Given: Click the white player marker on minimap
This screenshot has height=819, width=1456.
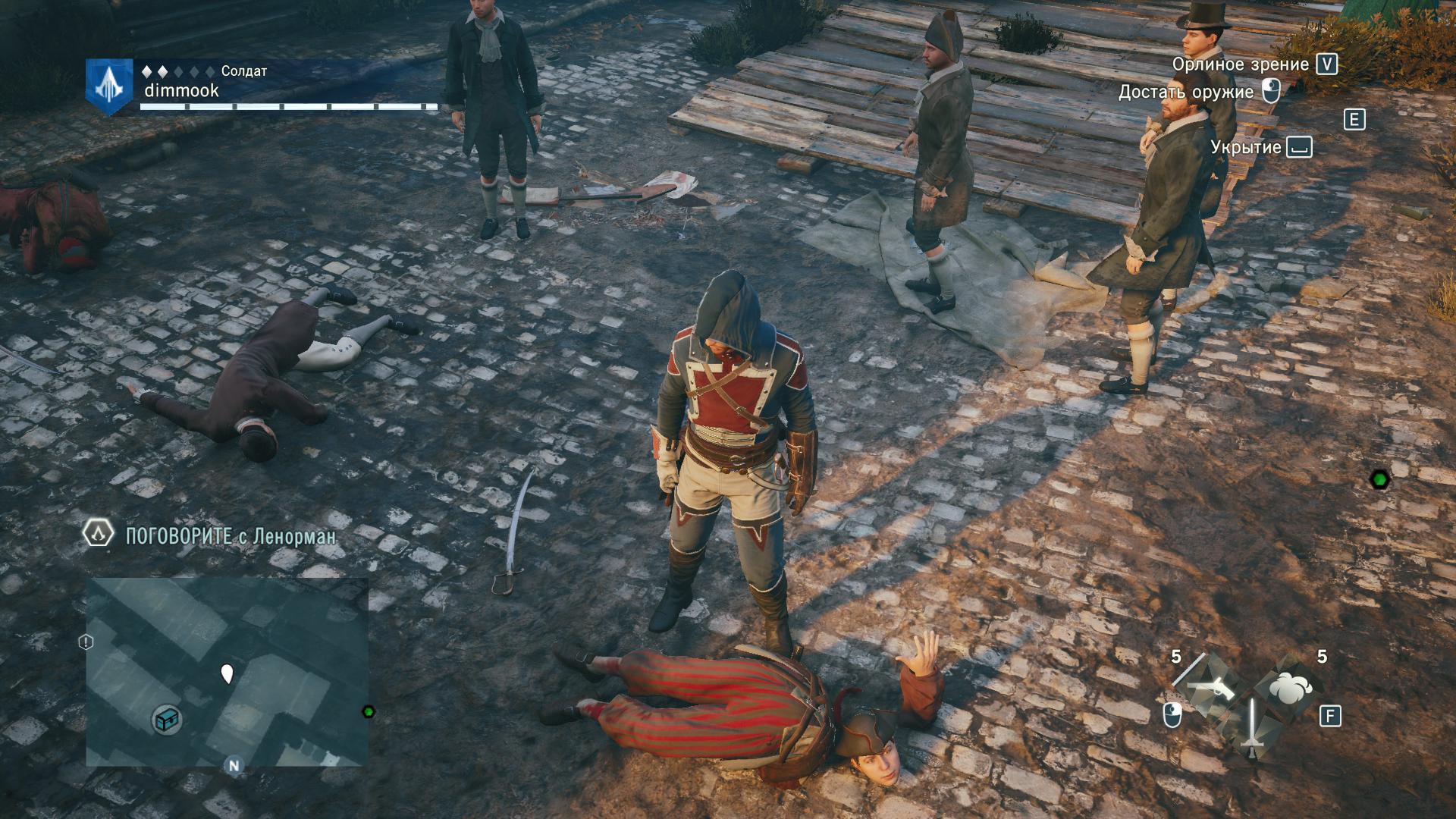Looking at the screenshot, I should [227, 673].
